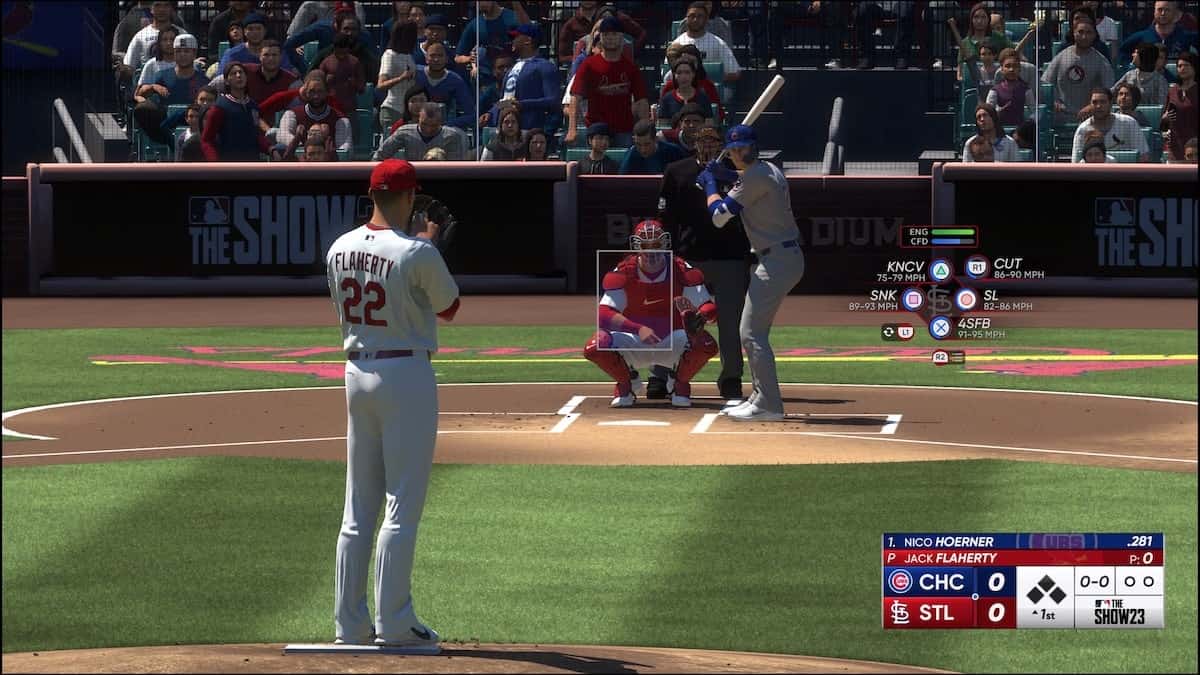Select the SL slider pitch
Image resolution: width=1200 pixels, height=675 pixels.
pyautogui.click(x=966, y=299)
